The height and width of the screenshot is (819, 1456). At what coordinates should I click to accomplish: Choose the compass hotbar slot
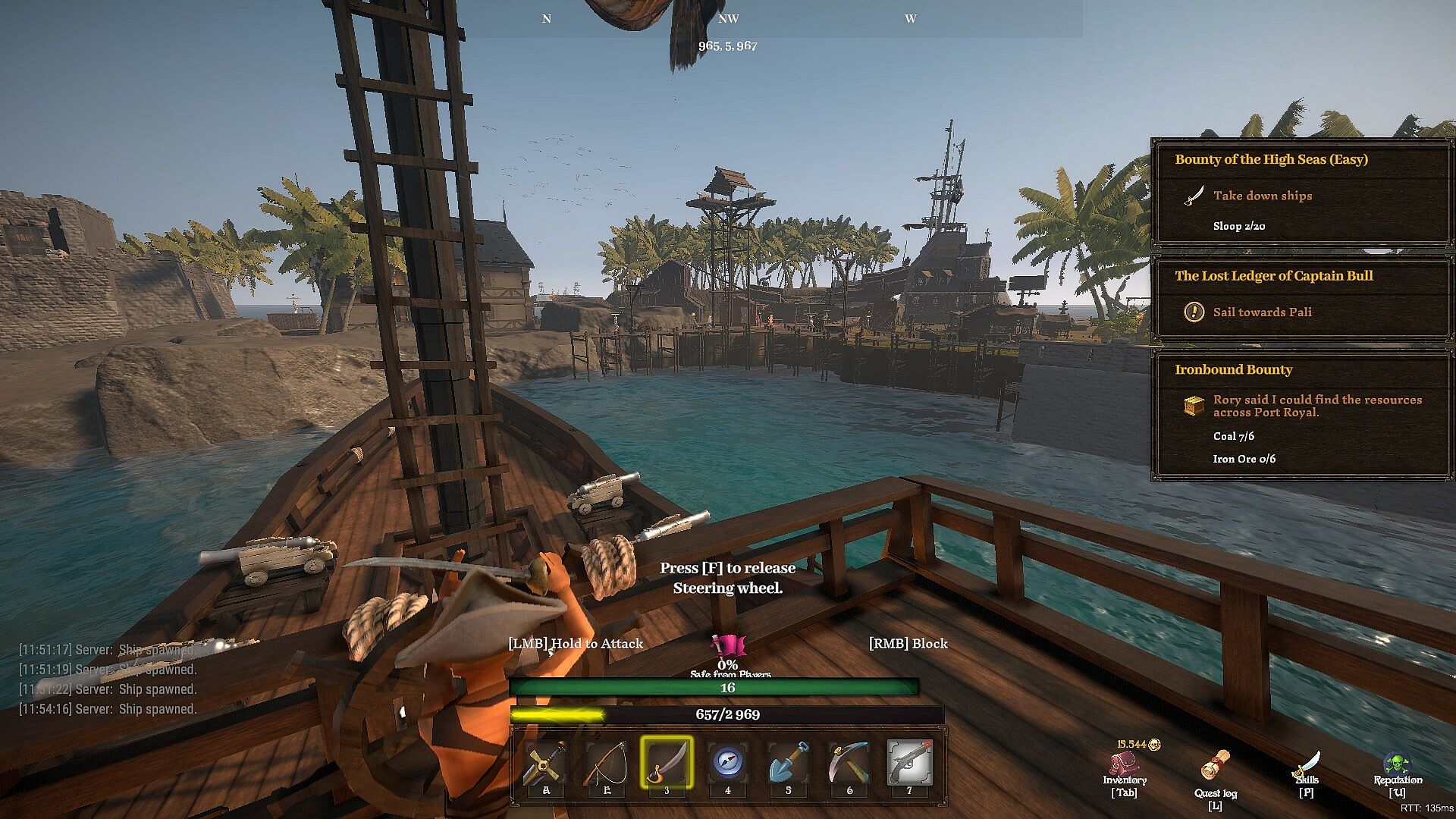pos(727,762)
